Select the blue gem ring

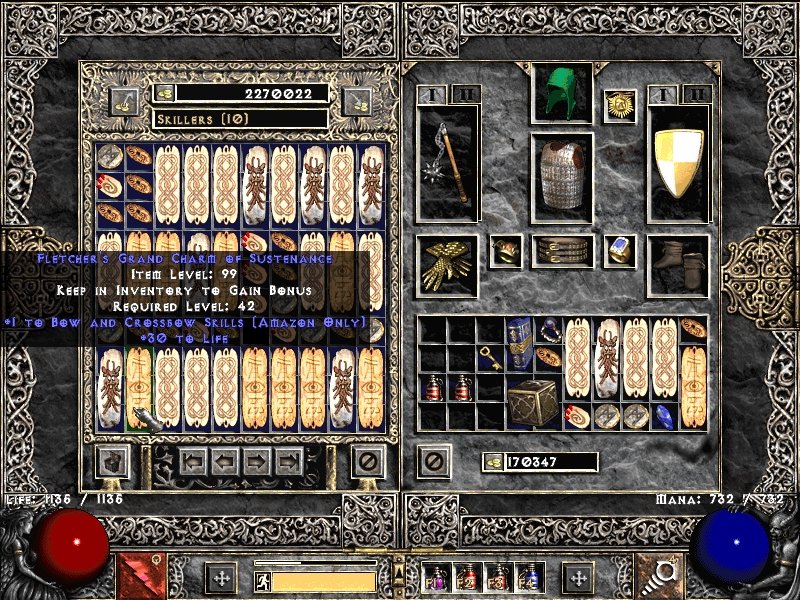tap(620, 251)
